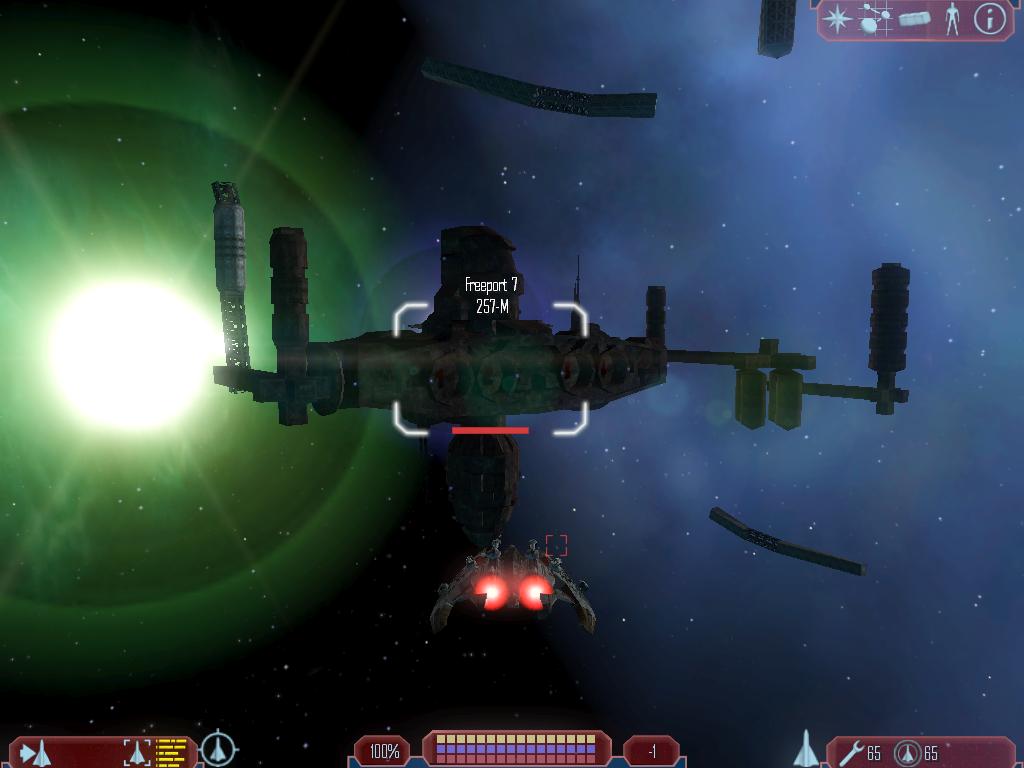Click the bracketed ship target icon
1024x768 pixels.
tap(136, 752)
